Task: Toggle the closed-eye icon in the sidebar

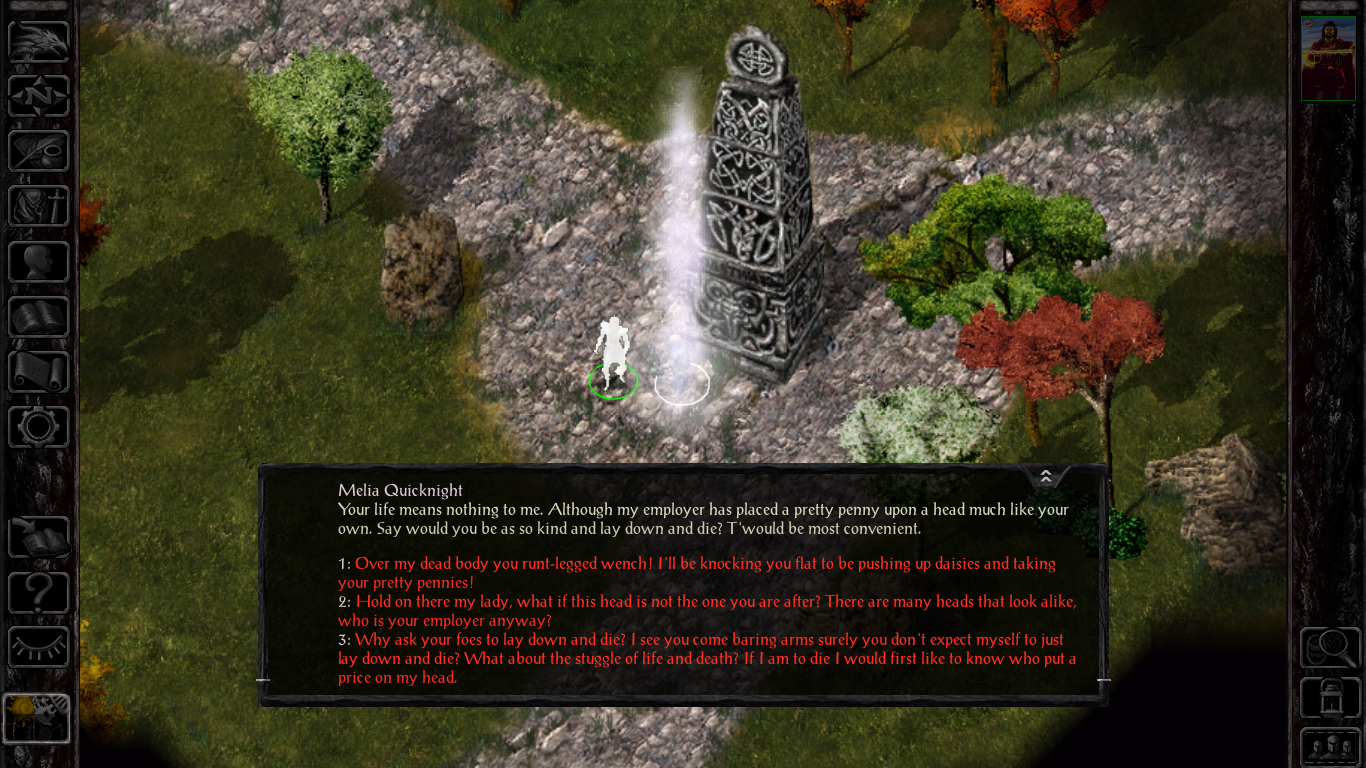Action: [39, 647]
